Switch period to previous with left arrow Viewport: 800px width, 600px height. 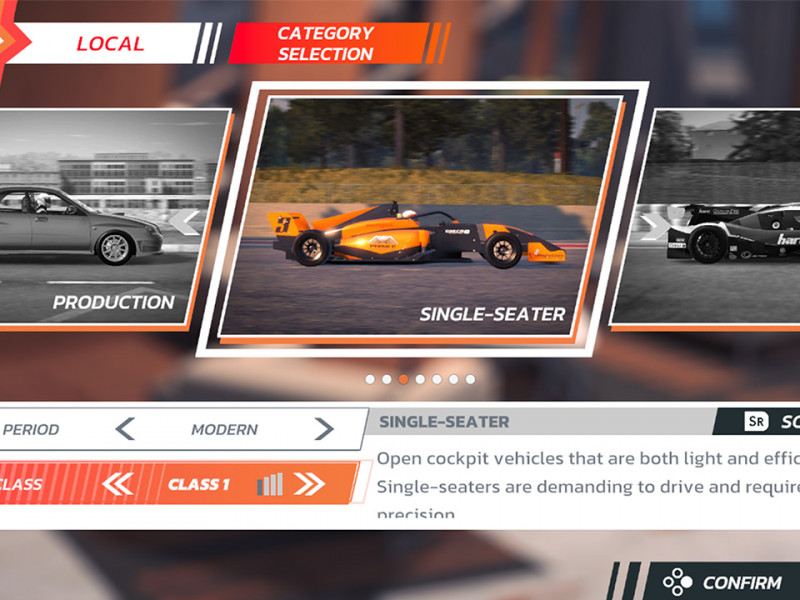tap(125, 430)
